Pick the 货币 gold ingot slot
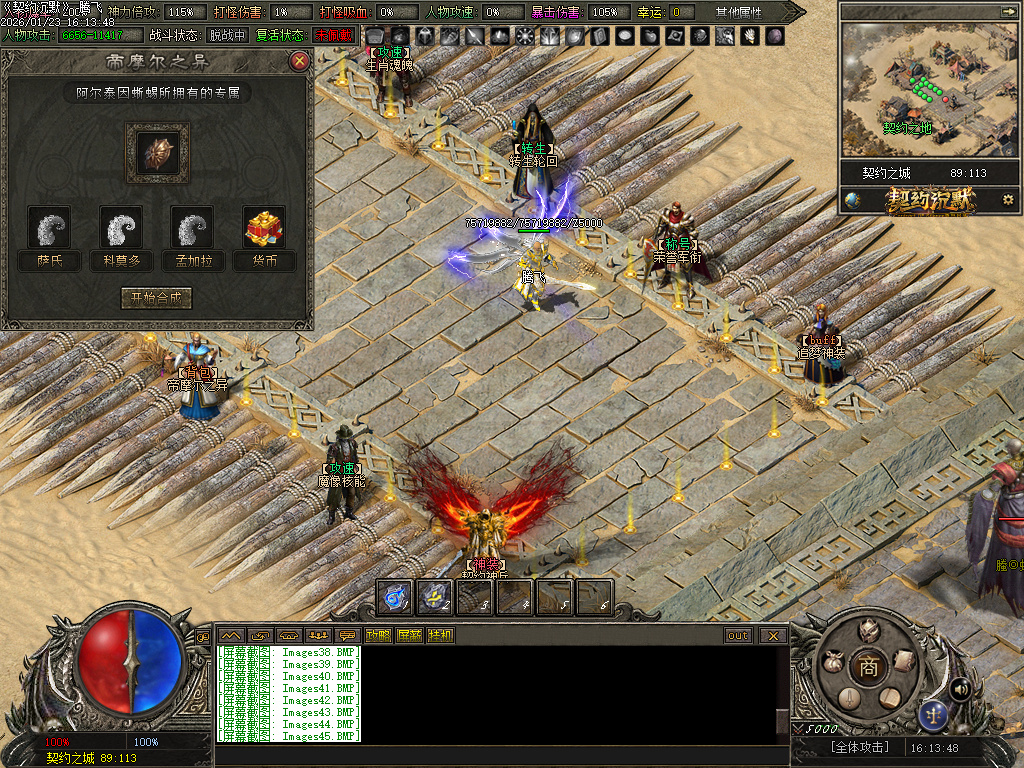The height and width of the screenshot is (768, 1024). [264, 228]
